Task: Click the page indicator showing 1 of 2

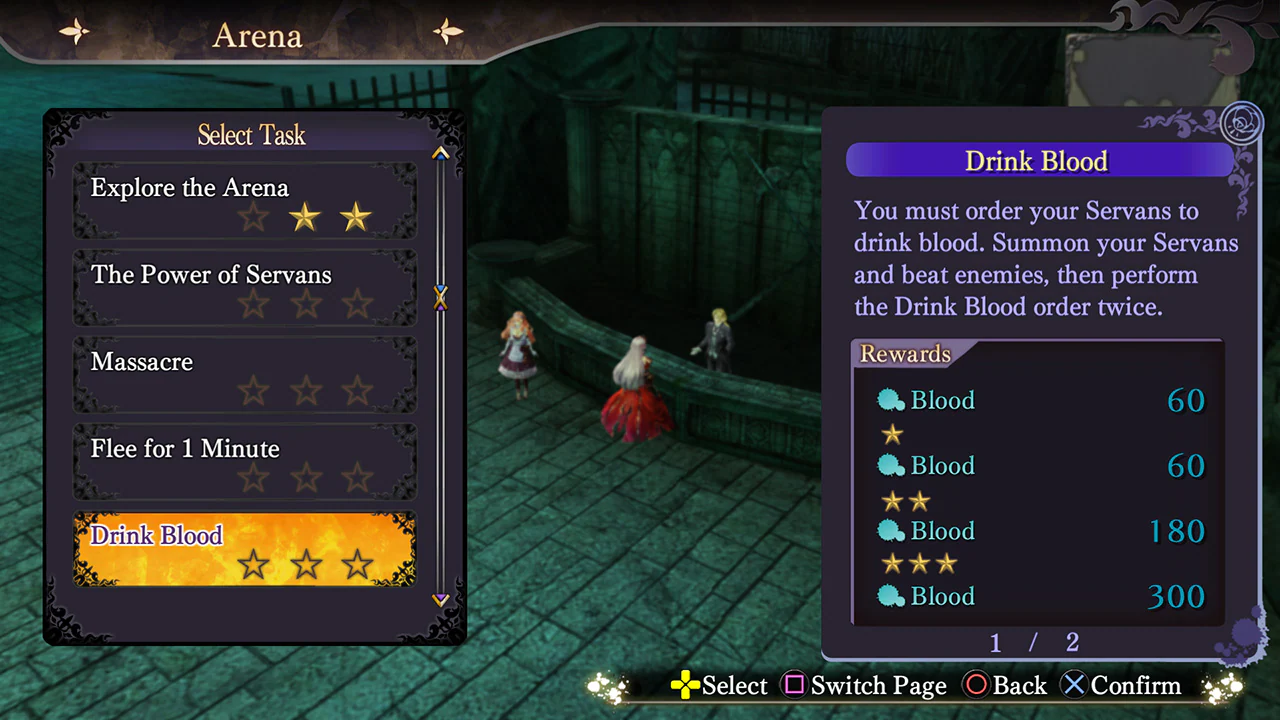Action: tap(1033, 643)
